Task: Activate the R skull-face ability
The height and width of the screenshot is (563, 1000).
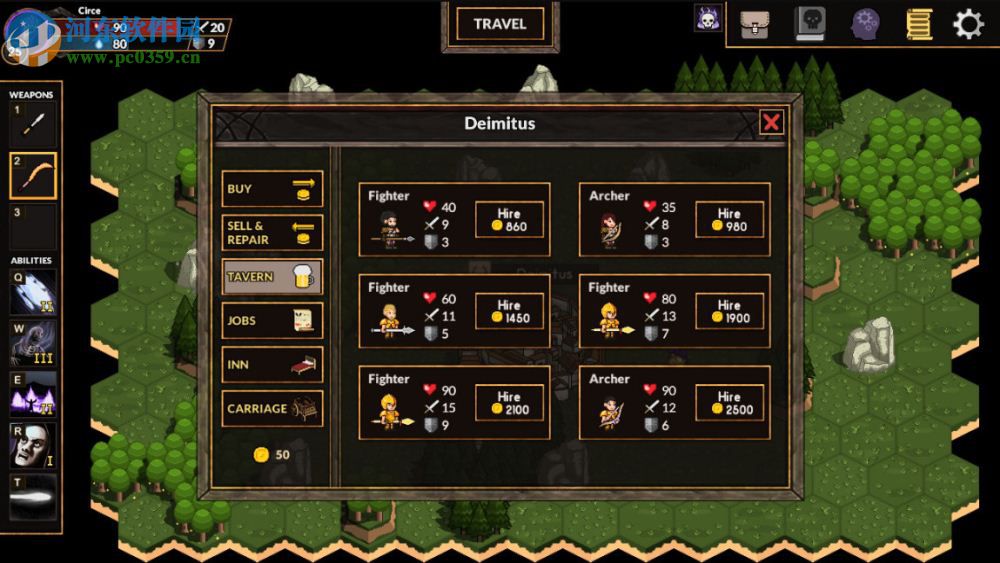Action: click(33, 446)
